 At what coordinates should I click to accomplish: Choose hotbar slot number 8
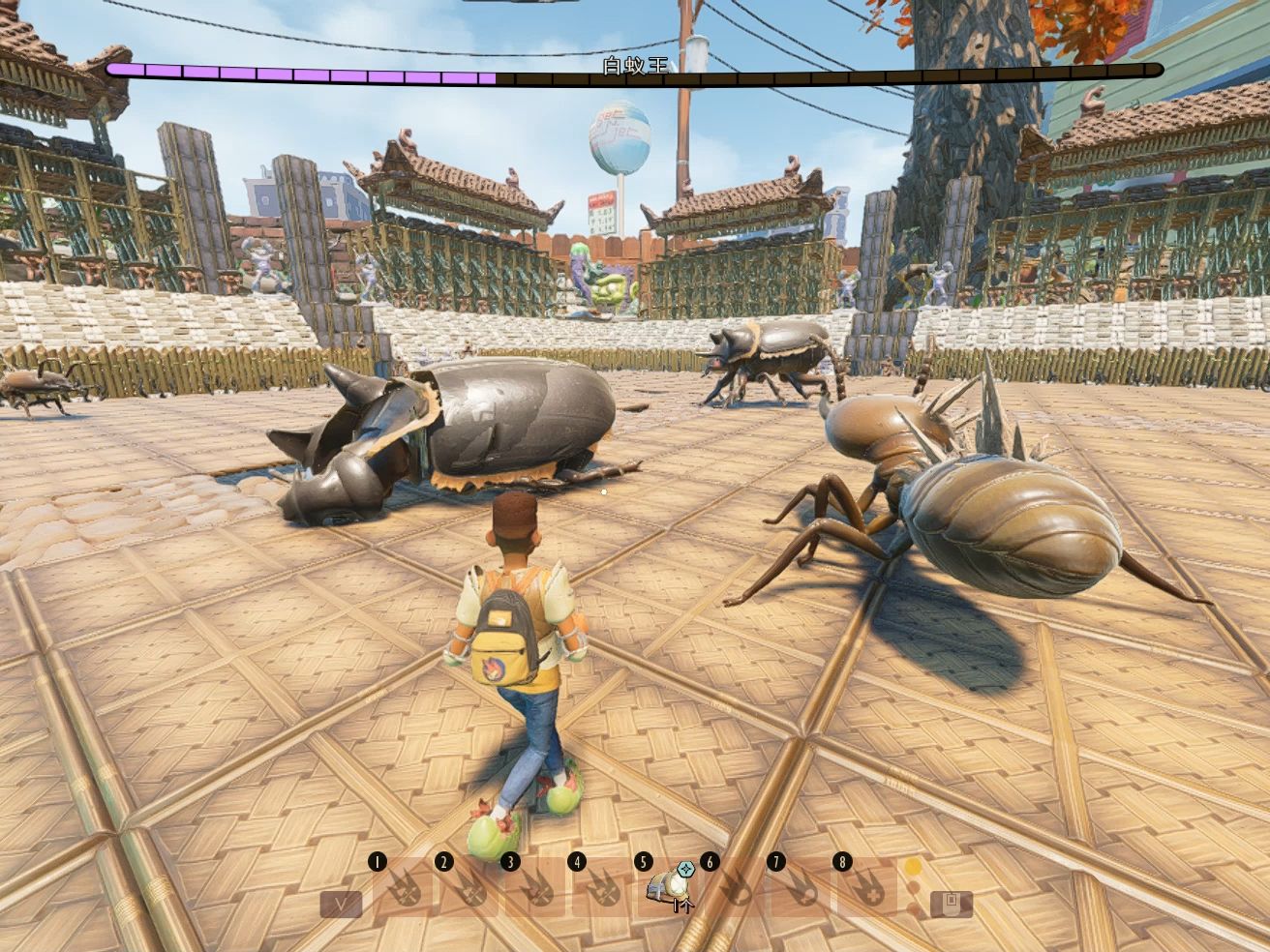[x=866, y=888]
